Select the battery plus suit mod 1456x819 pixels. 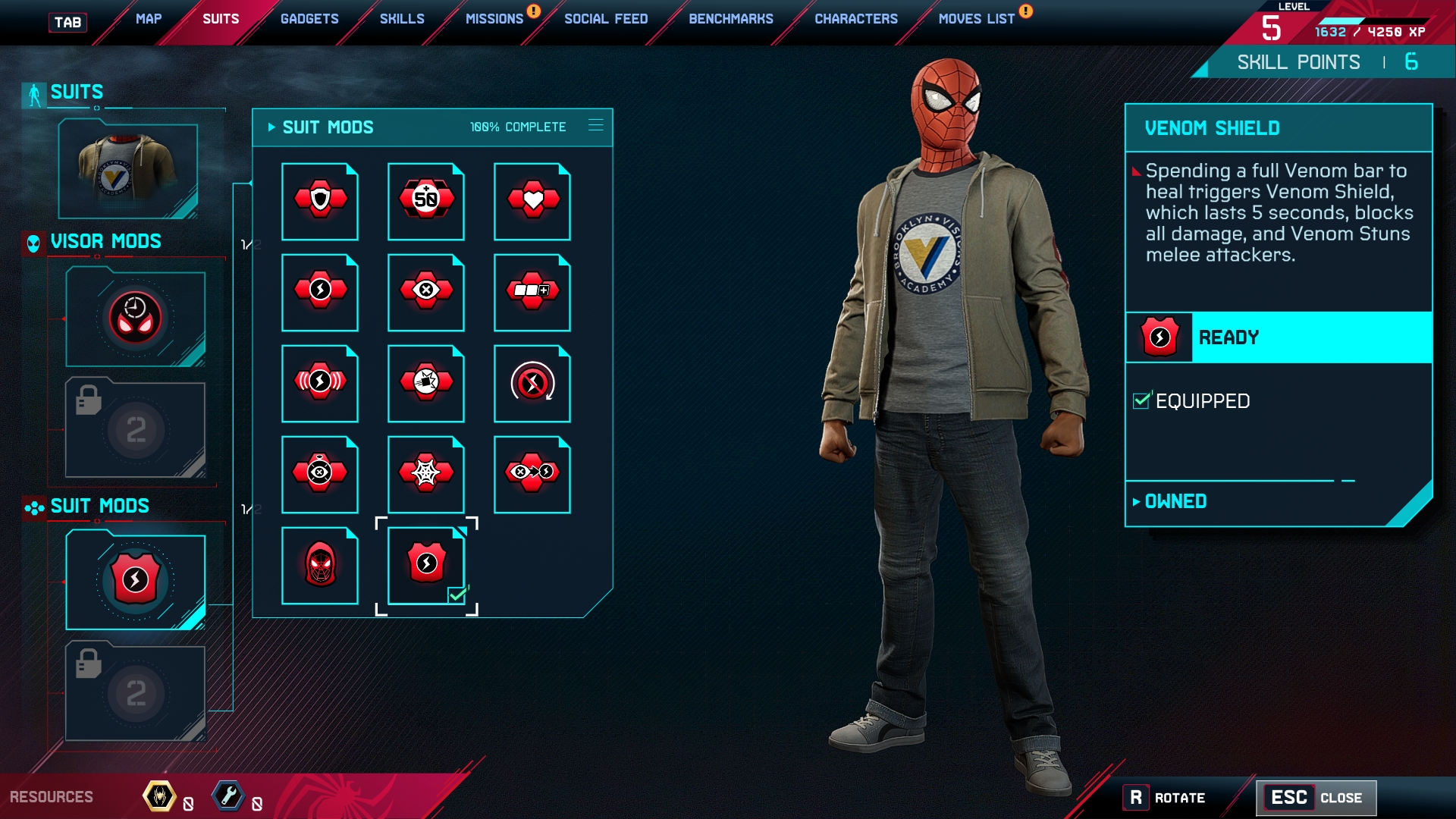tap(532, 292)
